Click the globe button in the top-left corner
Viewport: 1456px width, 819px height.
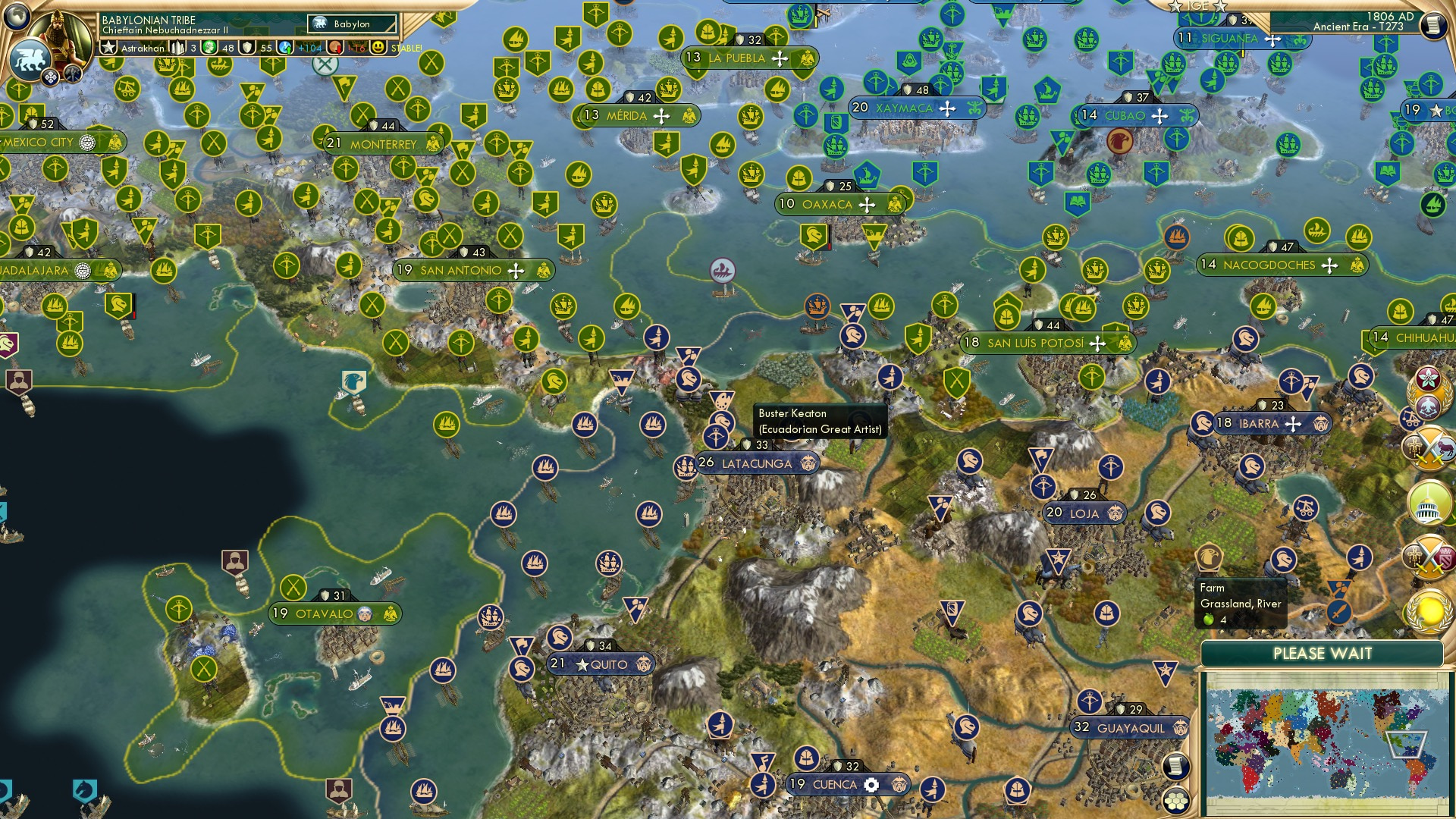[x=17, y=14]
